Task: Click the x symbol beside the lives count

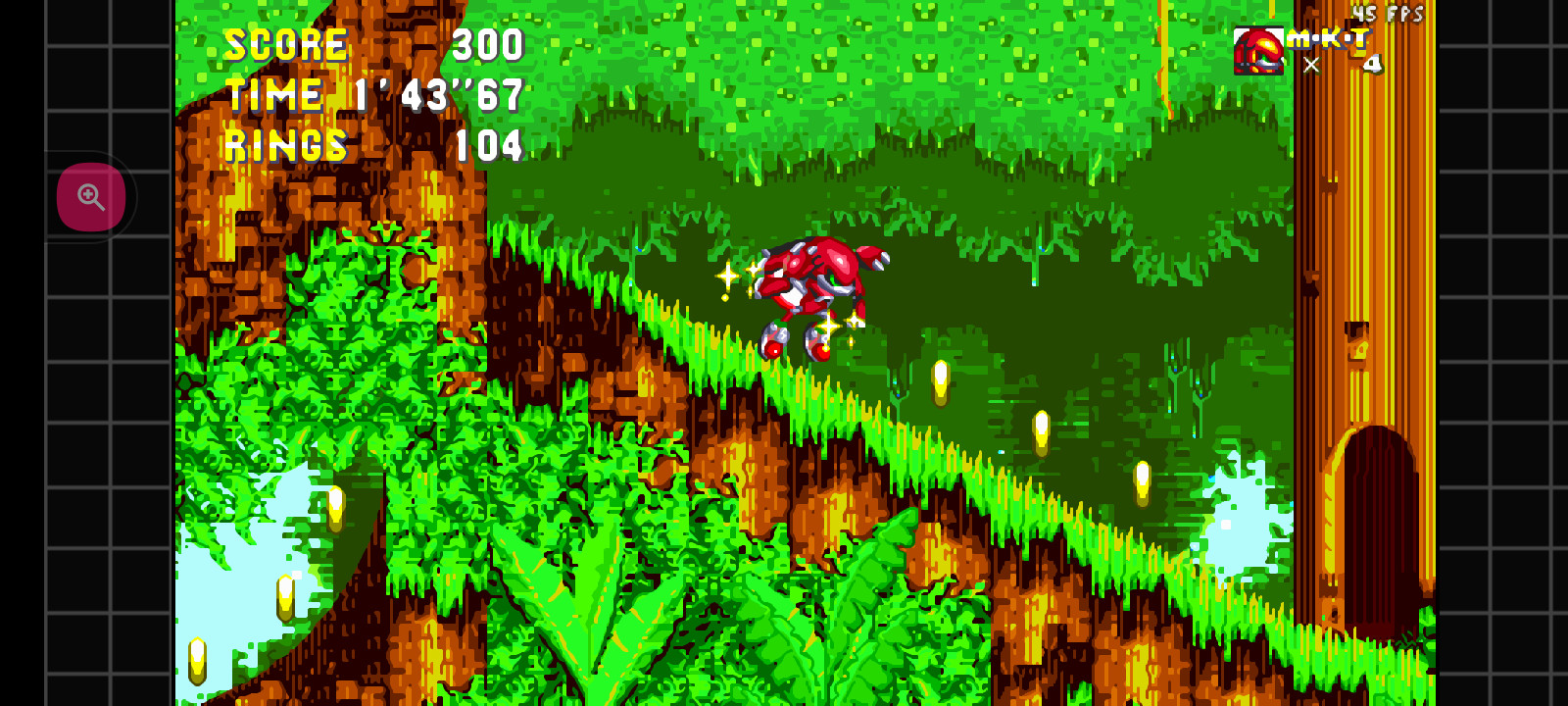Action: [x=1310, y=66]
